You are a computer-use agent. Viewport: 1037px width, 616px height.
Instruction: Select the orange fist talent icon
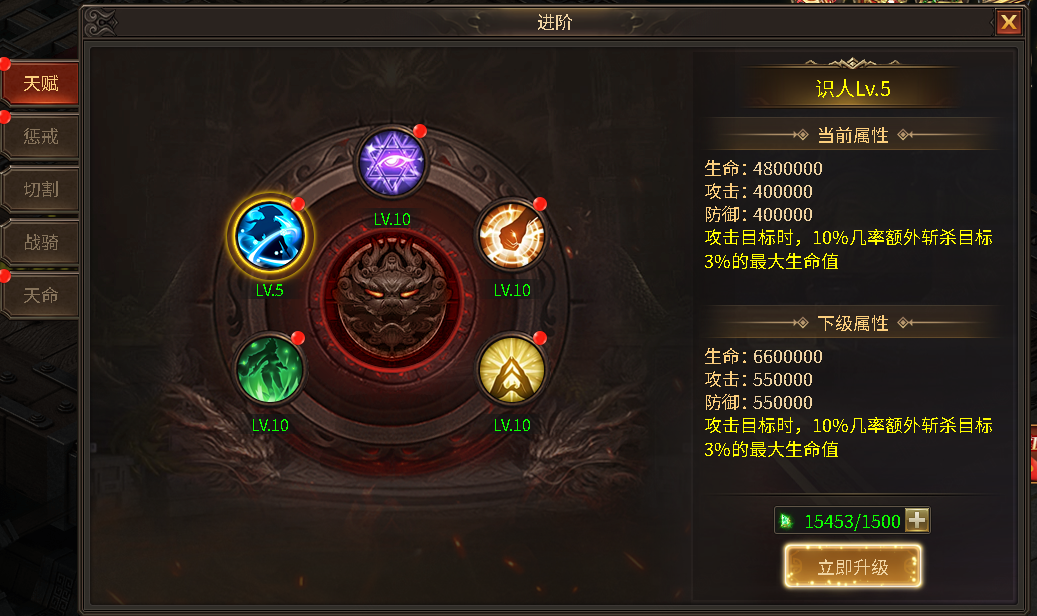pos(510,236)
